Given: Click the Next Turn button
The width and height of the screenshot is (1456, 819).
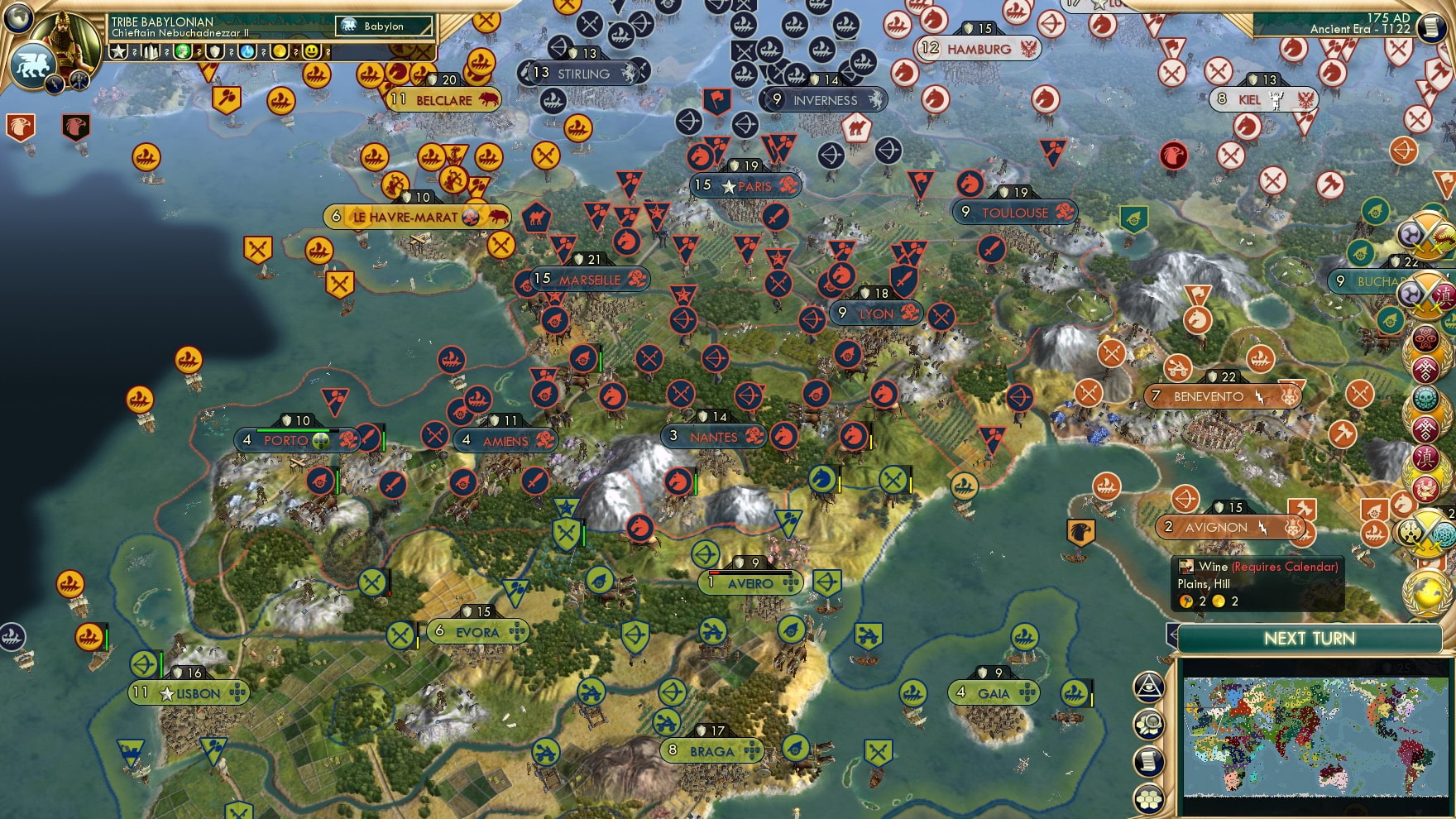Looking at the screenshot, I should click(1308, 639).
